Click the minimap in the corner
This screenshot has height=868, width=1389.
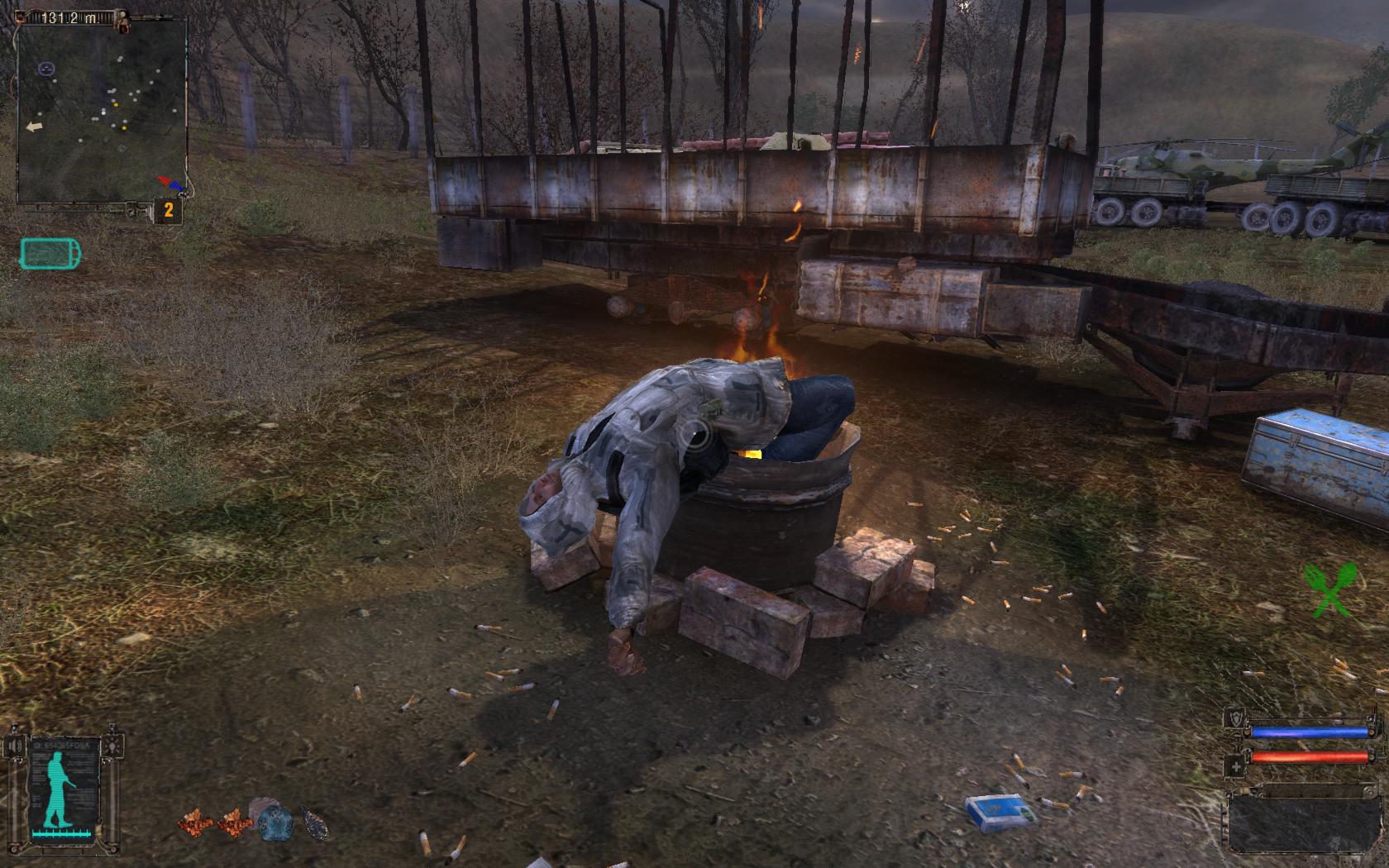[103, 112]
